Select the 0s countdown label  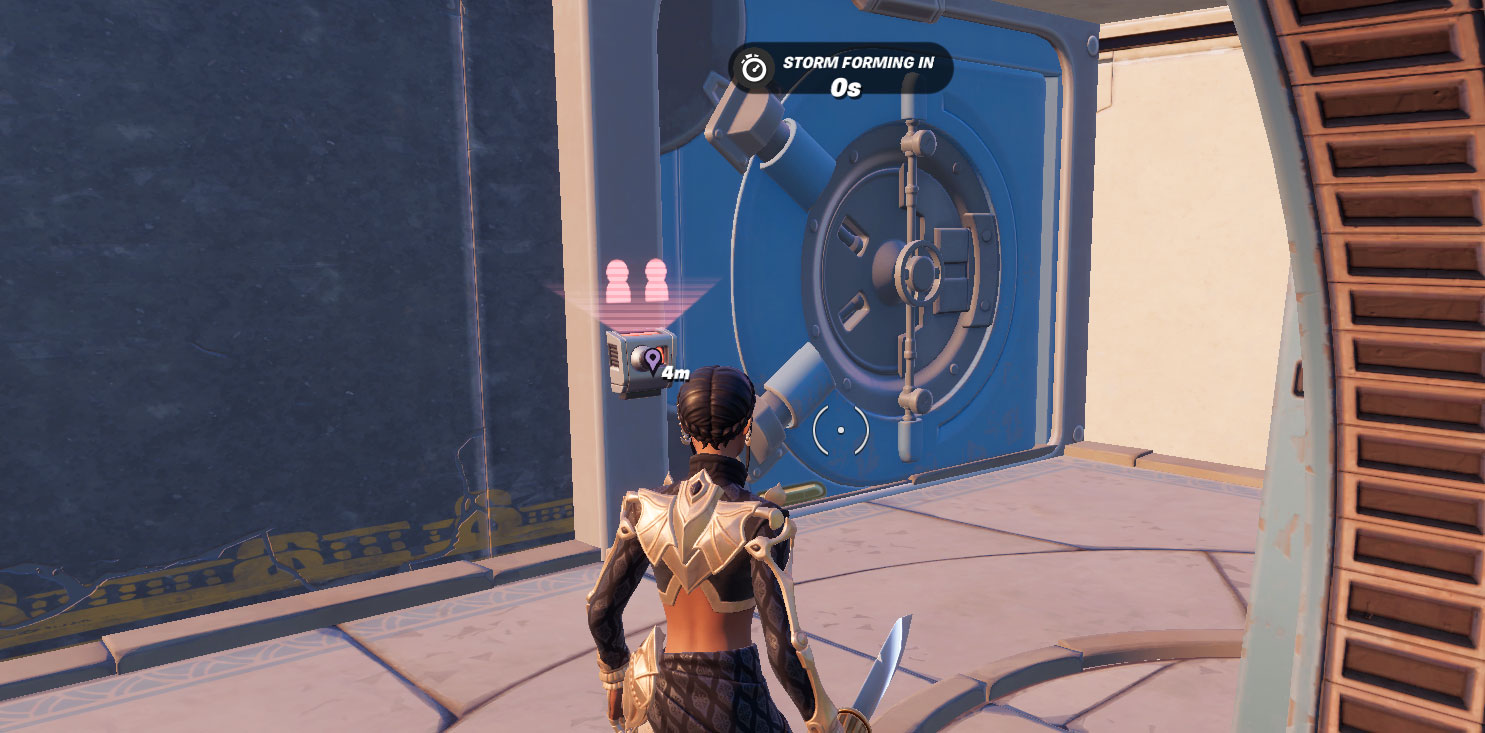(x=846, y=87)
